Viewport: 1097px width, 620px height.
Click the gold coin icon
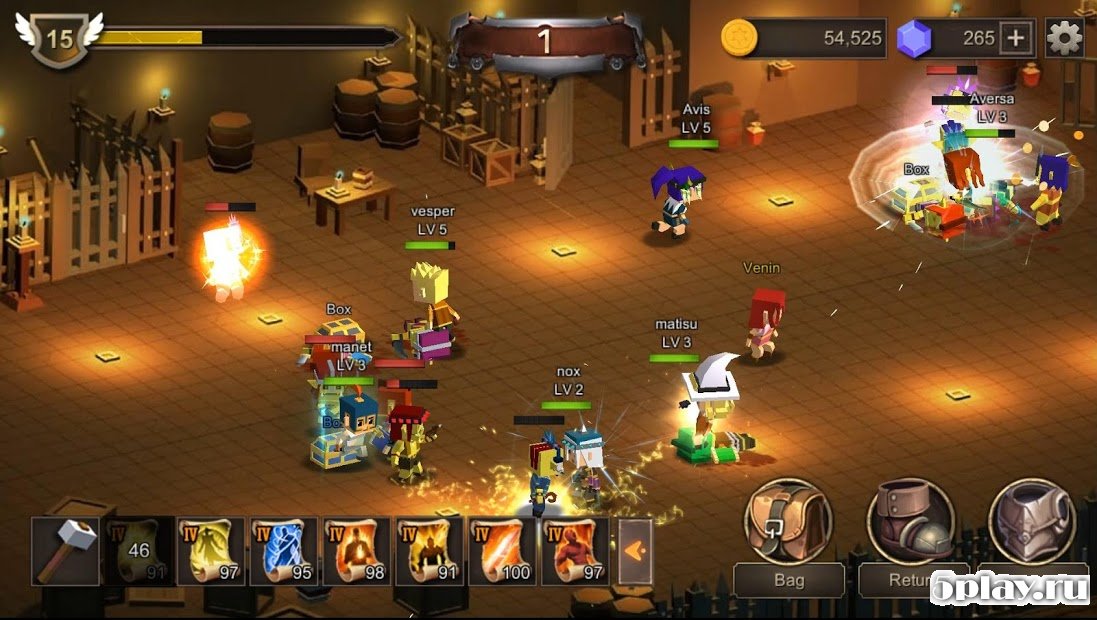[x=740, y=38]
